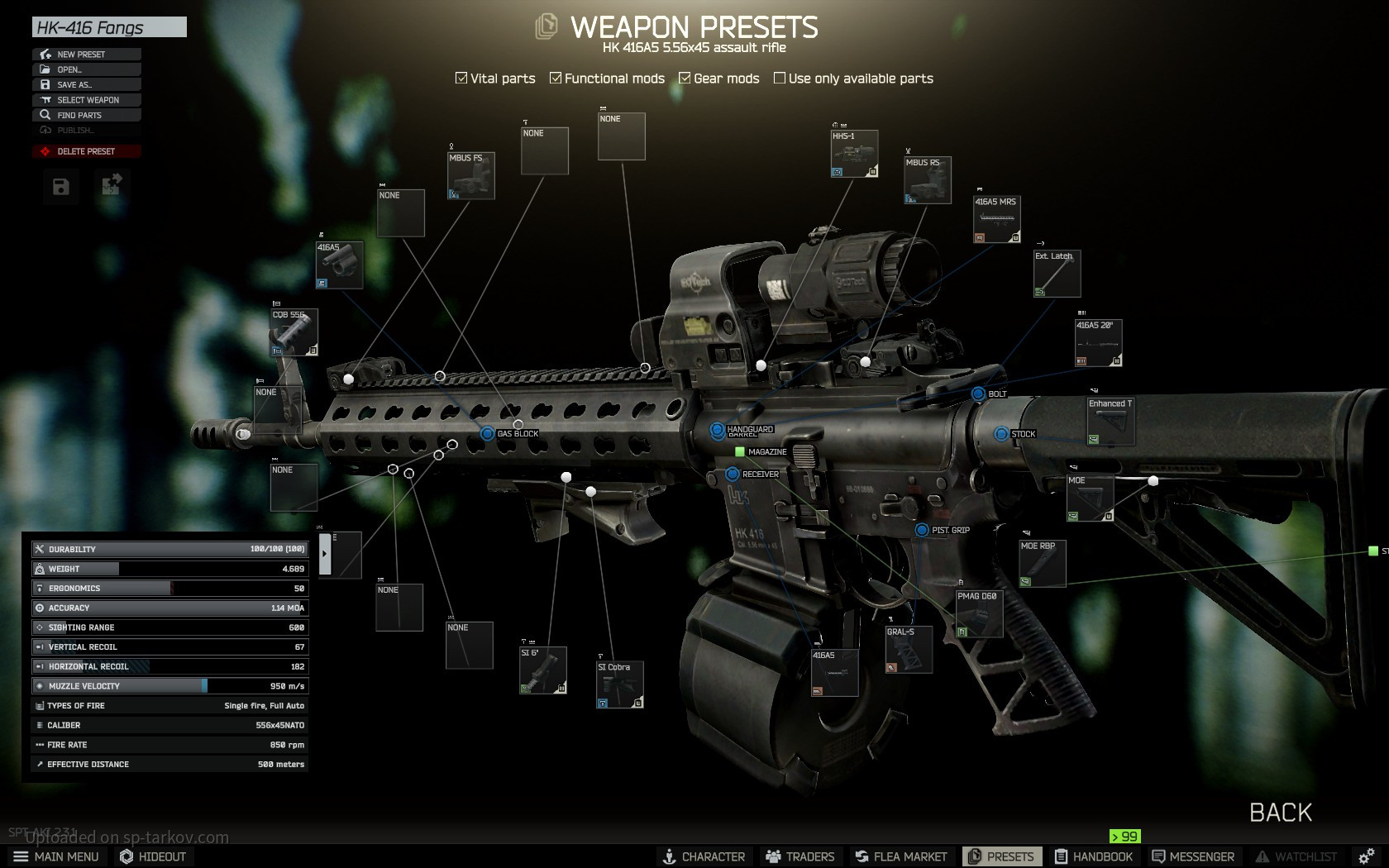The width and height of the screenshot is (1389, 868).
Task: Choose Save As for this preset
Action: 86,84
